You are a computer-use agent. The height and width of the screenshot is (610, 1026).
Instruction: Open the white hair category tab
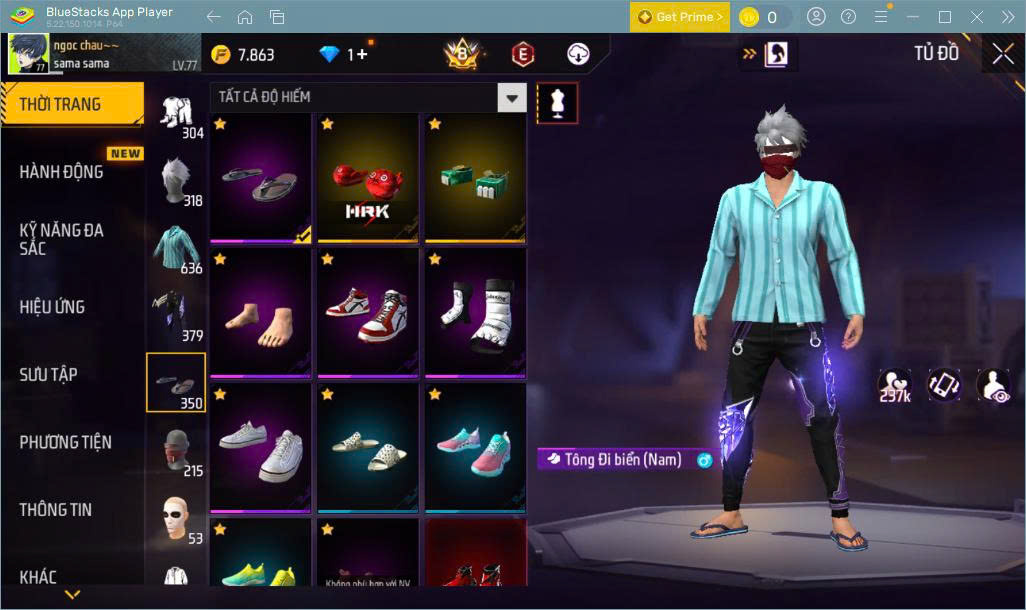tap(177, 180)
